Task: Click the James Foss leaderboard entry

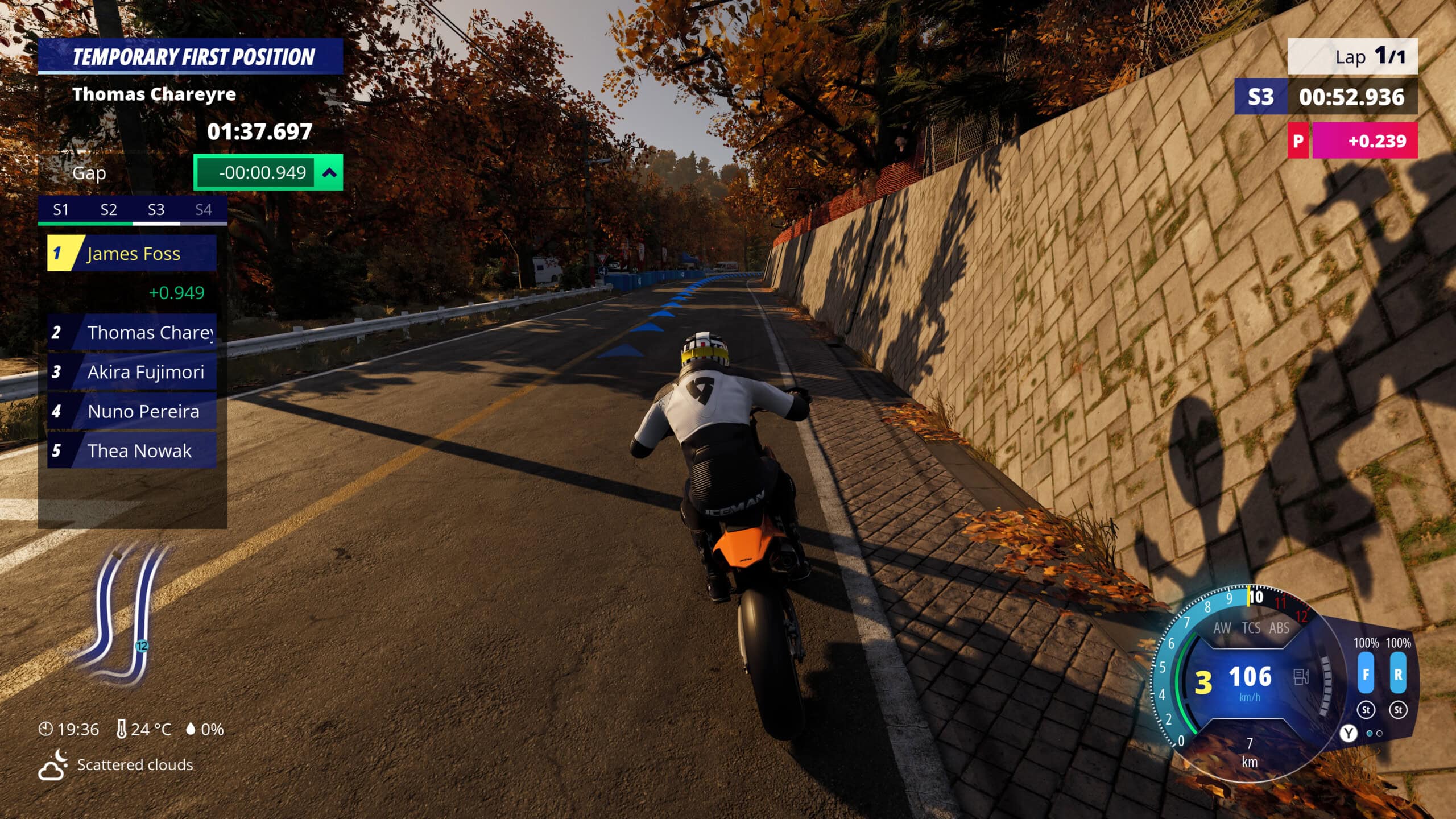Action: pos(133,254)
